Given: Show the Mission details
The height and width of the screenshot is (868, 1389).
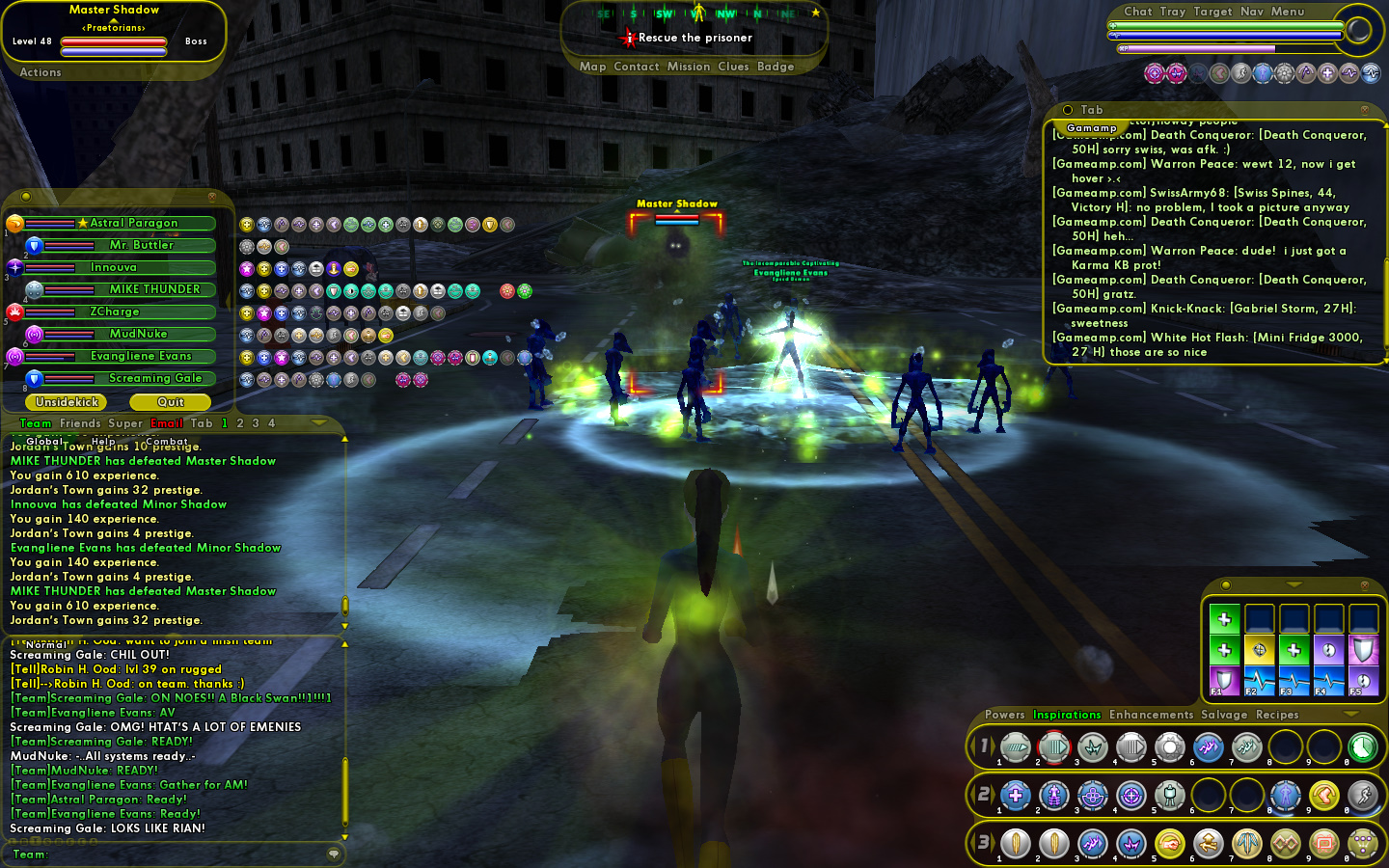Looking at the screenshot, I should coord(688,67).
